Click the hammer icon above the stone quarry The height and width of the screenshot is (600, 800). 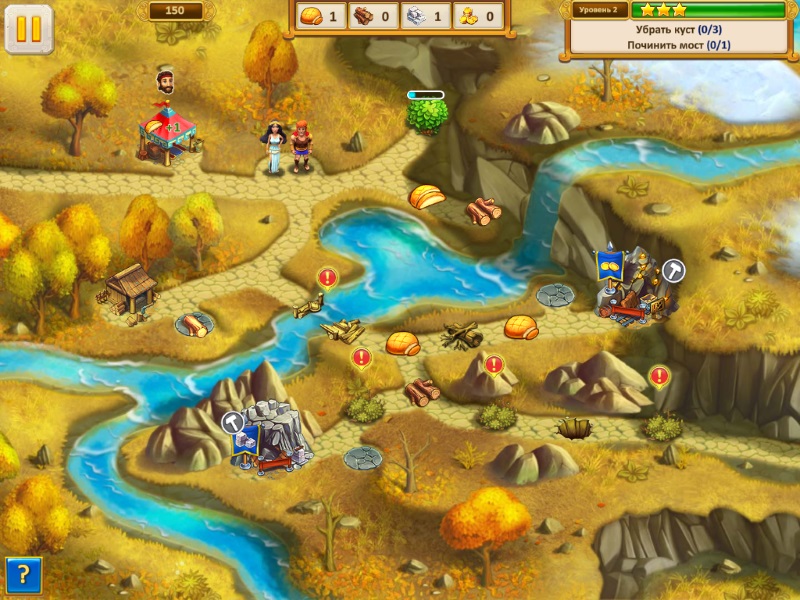point(233,422)
